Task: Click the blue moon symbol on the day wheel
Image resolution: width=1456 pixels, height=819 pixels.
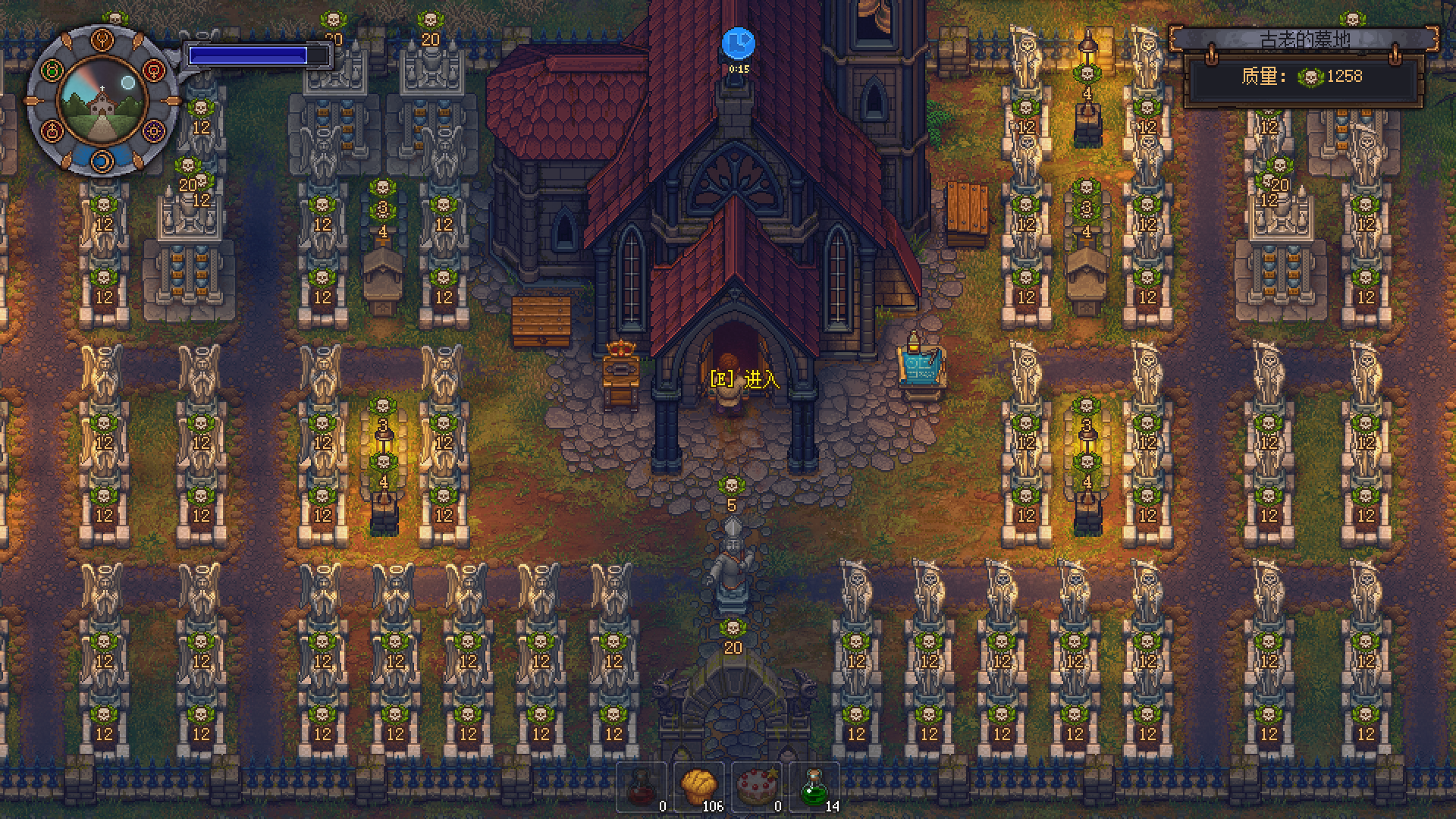Action: pos(102,162)
